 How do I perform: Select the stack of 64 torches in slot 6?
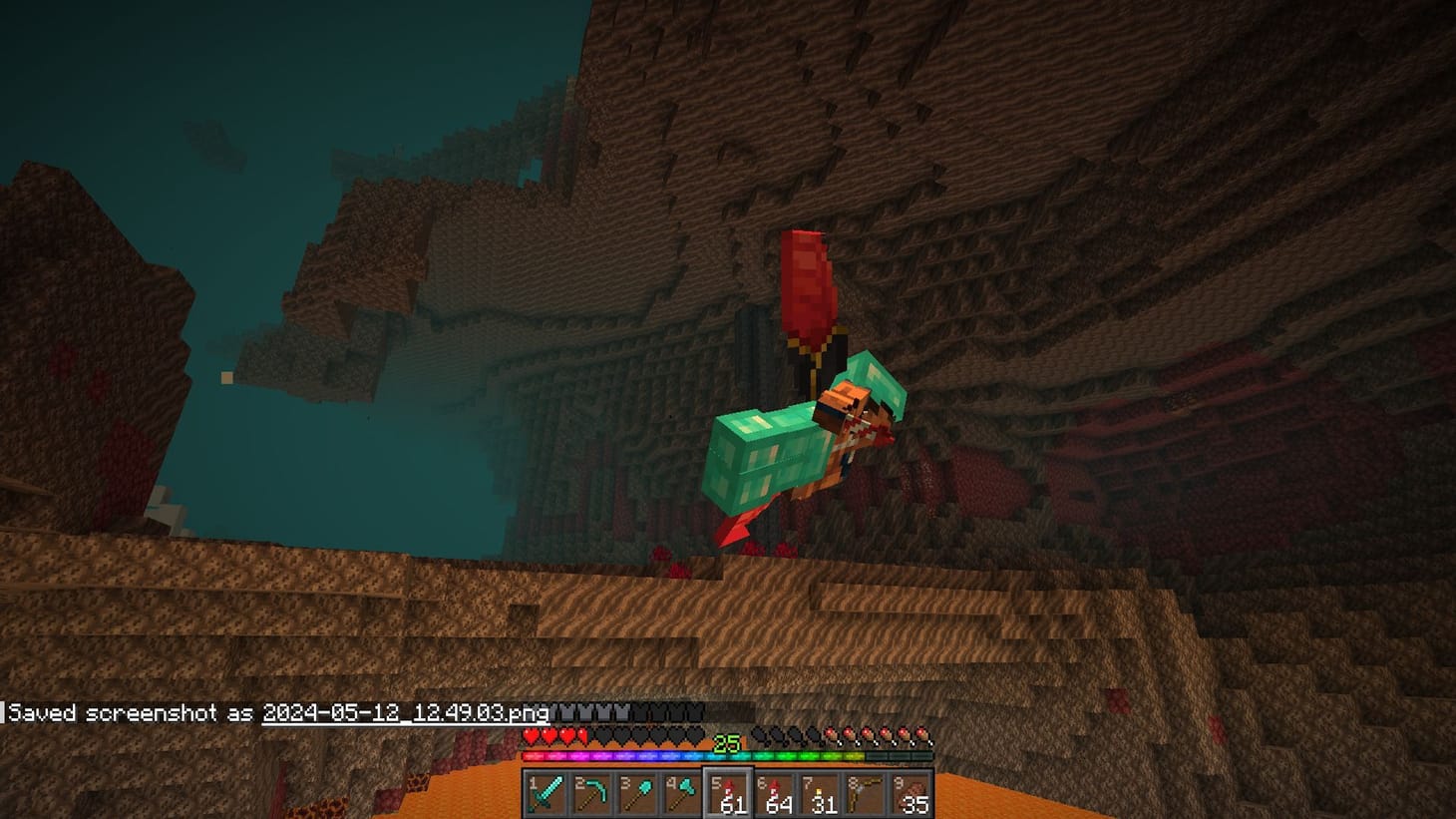click(774, 791)
